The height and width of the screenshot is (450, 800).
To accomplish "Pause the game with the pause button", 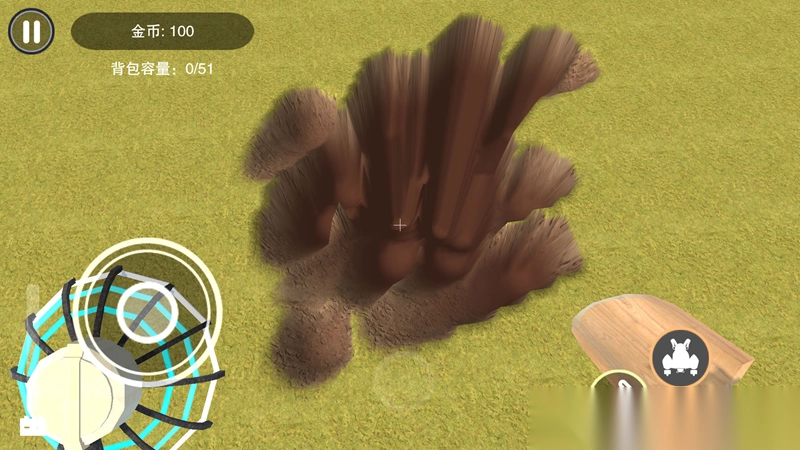I will [x=31, y=31].
